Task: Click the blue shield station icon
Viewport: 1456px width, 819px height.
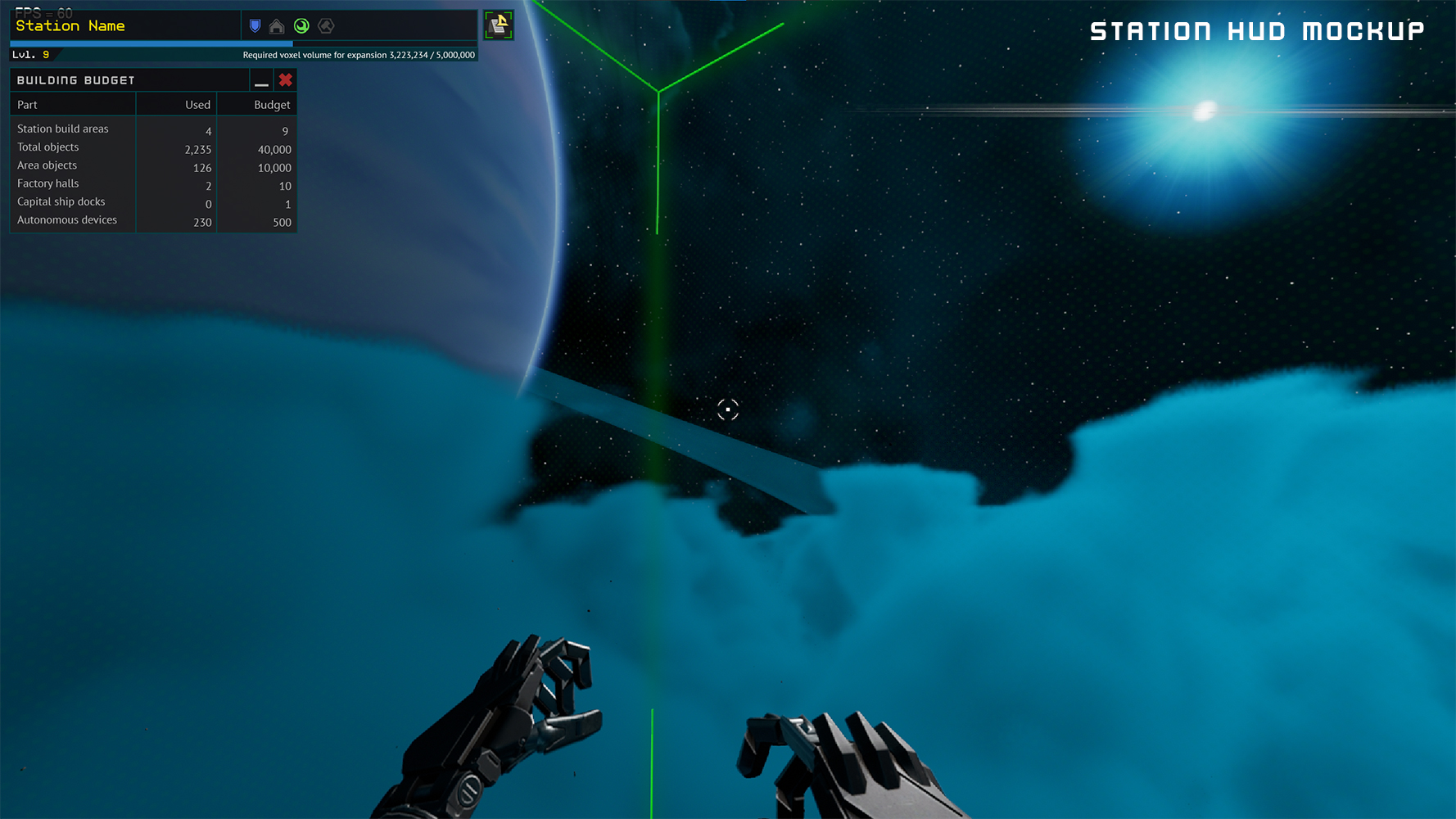Action: click(x=255, y=26)
